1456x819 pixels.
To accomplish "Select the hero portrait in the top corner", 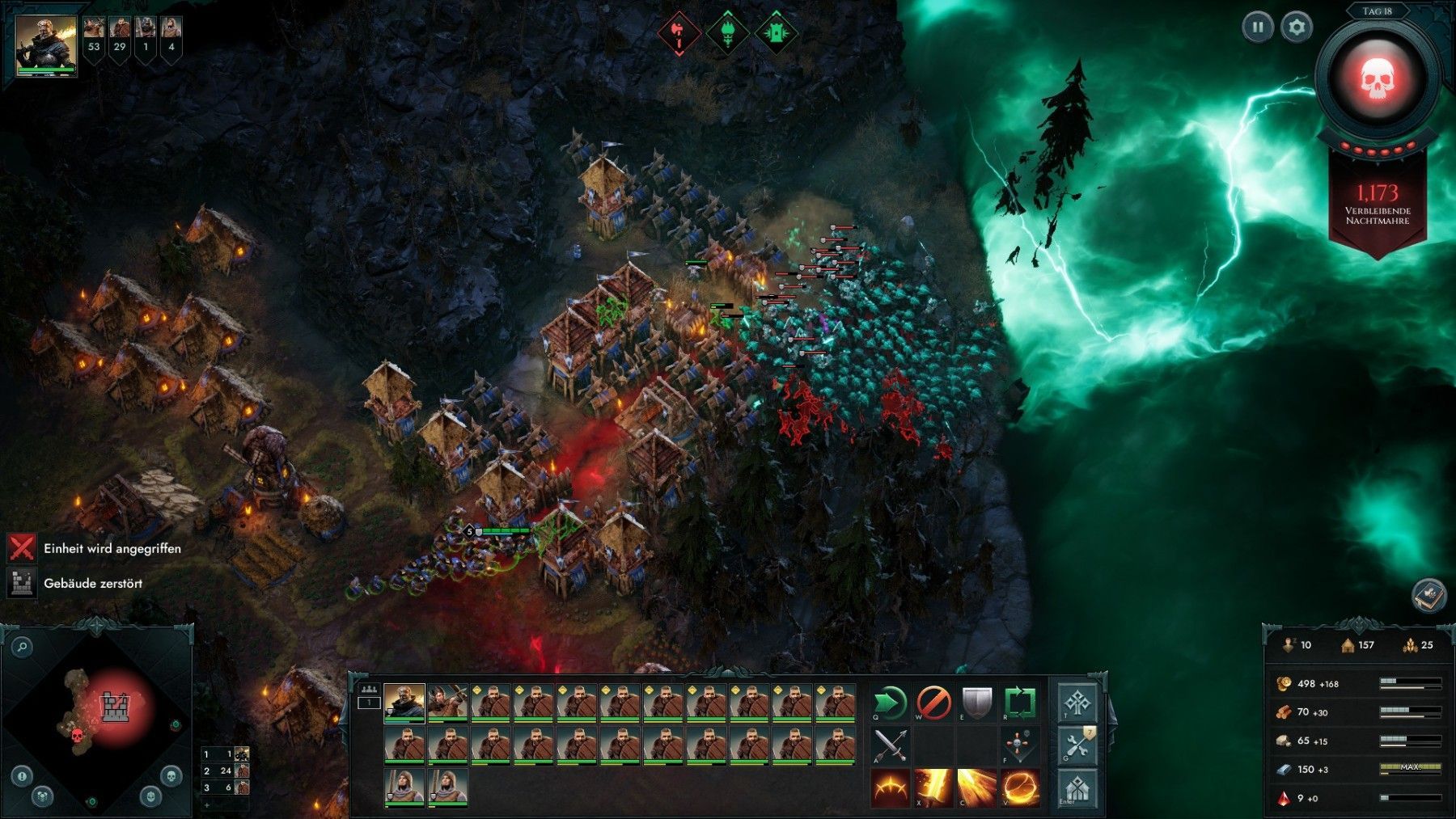I will tap(46, 44).
